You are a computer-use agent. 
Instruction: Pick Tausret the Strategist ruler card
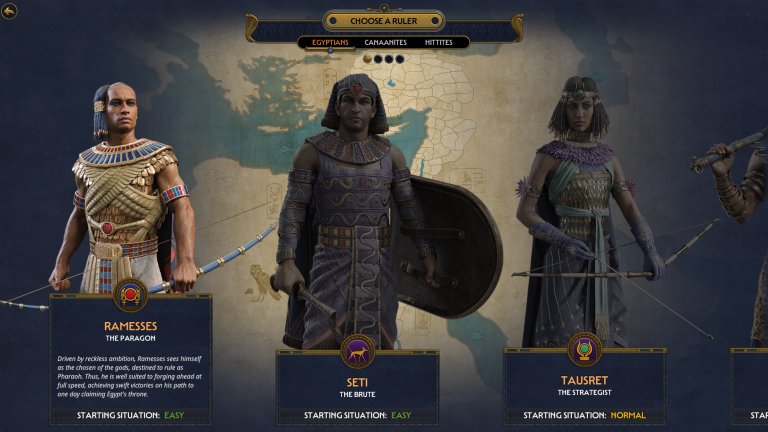tap(584, 387)
